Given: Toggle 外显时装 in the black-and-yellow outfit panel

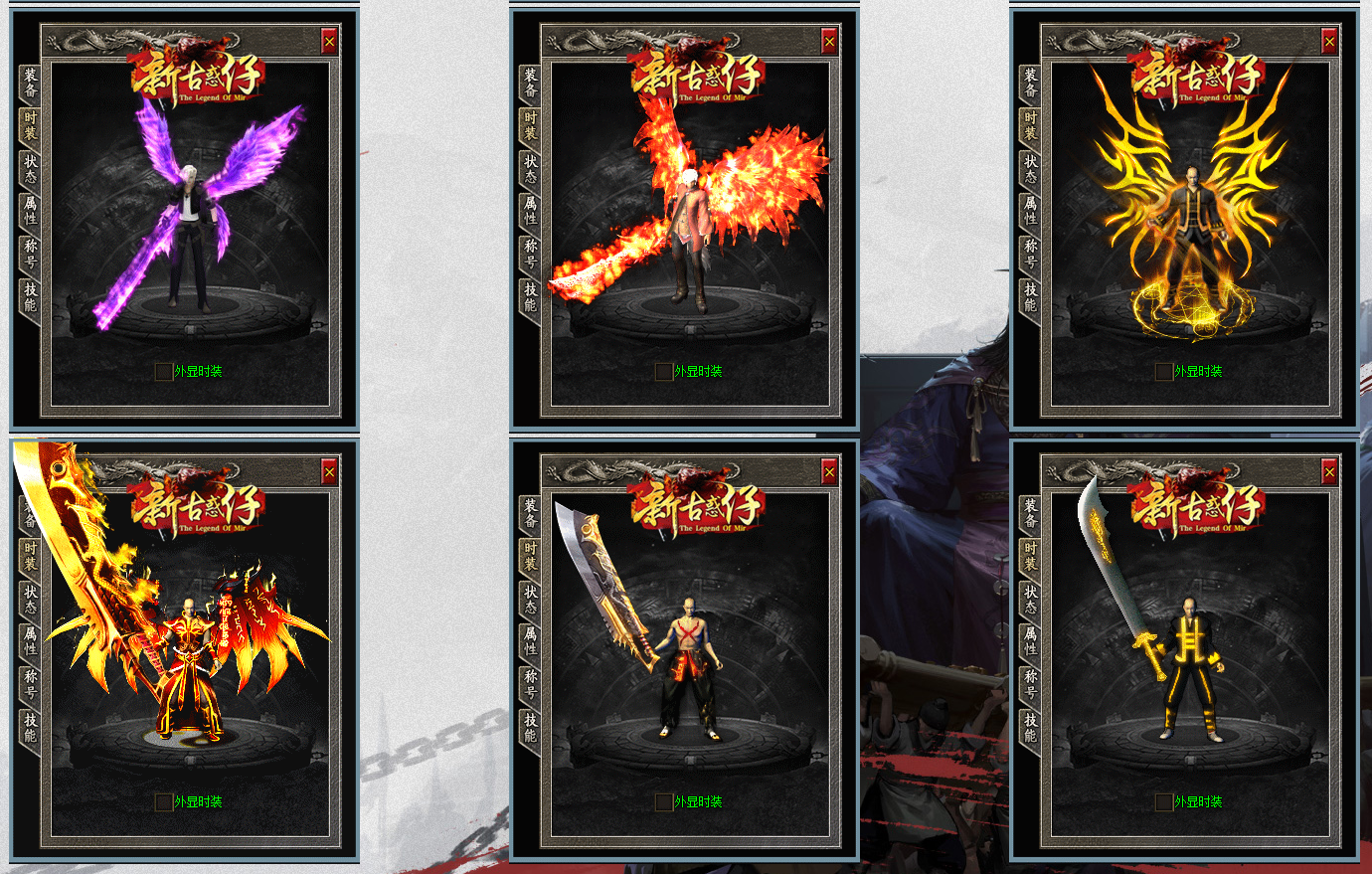Looking at the screenshot, I should (1164, 802).
